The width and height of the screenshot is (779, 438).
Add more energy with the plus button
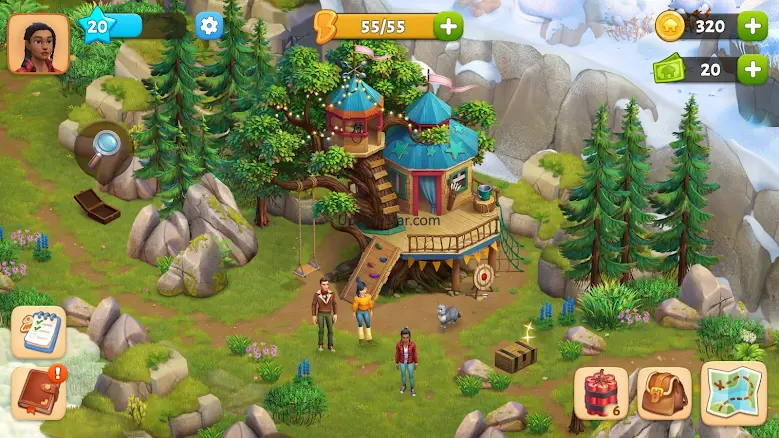tap(449, 26)
